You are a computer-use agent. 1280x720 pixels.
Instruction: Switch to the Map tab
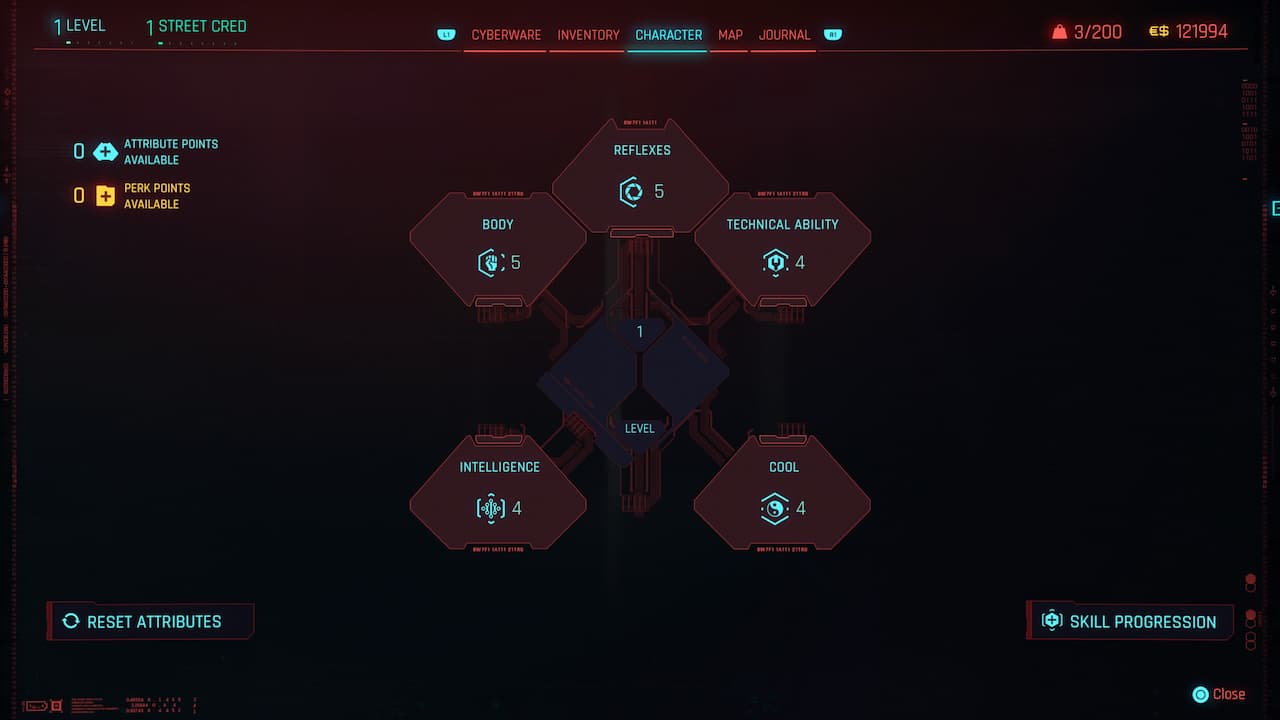[729, 35]
